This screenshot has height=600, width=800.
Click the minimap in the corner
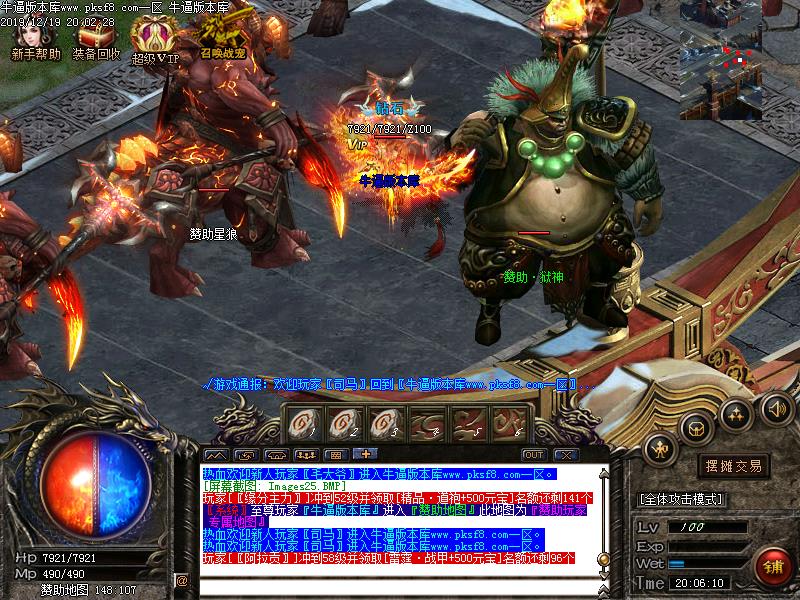pyautogui.click(x=739, y=60)
